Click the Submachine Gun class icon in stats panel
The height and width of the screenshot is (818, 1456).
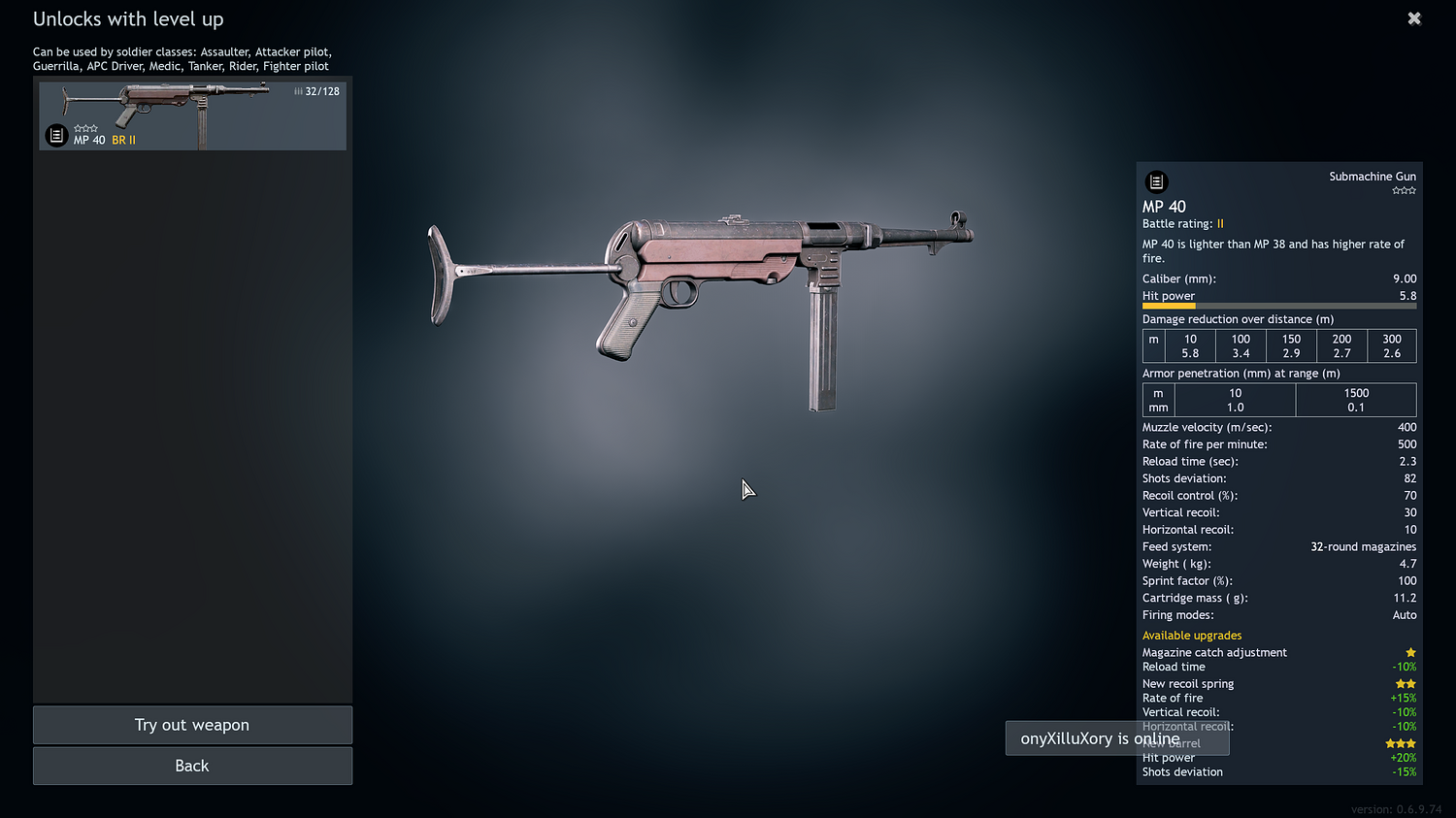tap(1156, 181)
